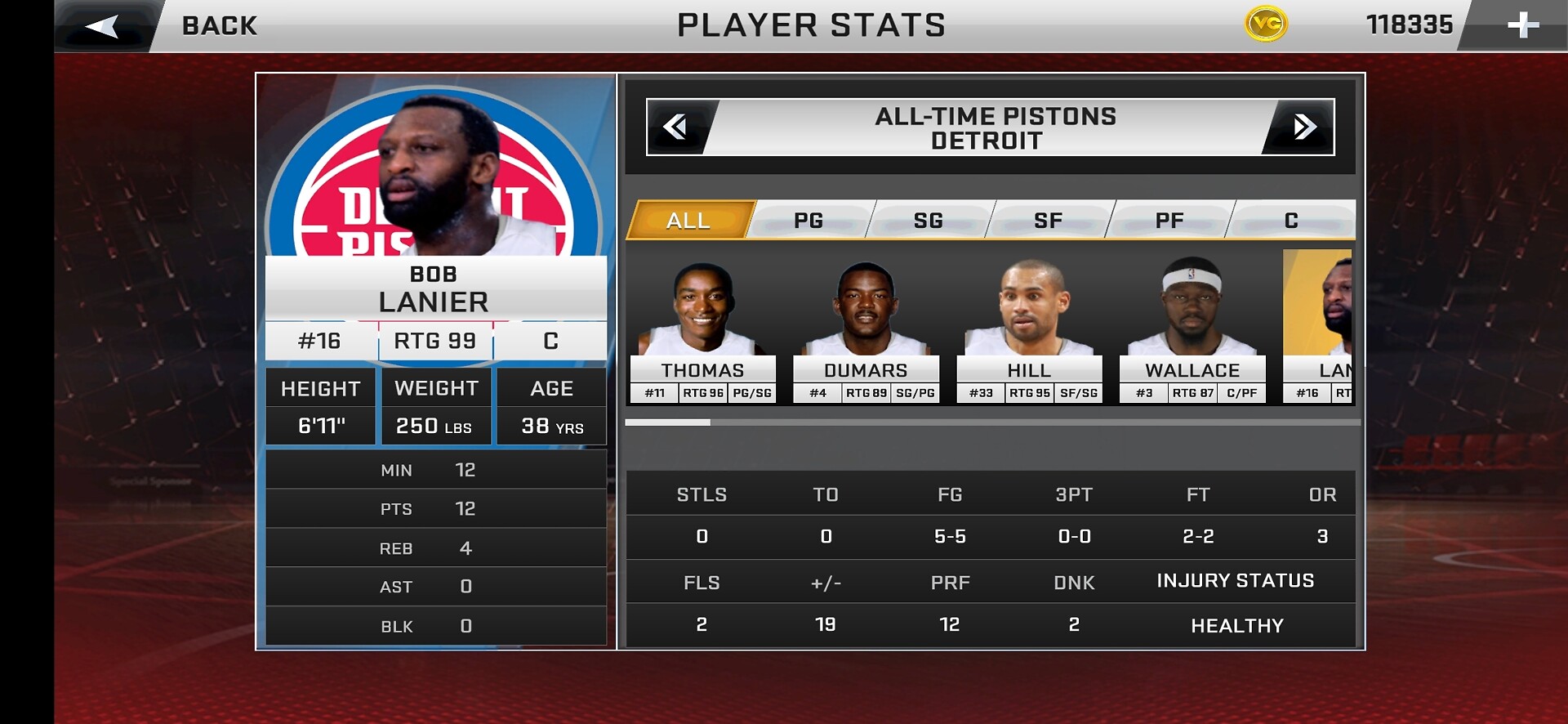Screen dimensions: 1568x724
Task: Select the Lanier card in roster
Action: pyautogui.click(x=1318, y=331)
